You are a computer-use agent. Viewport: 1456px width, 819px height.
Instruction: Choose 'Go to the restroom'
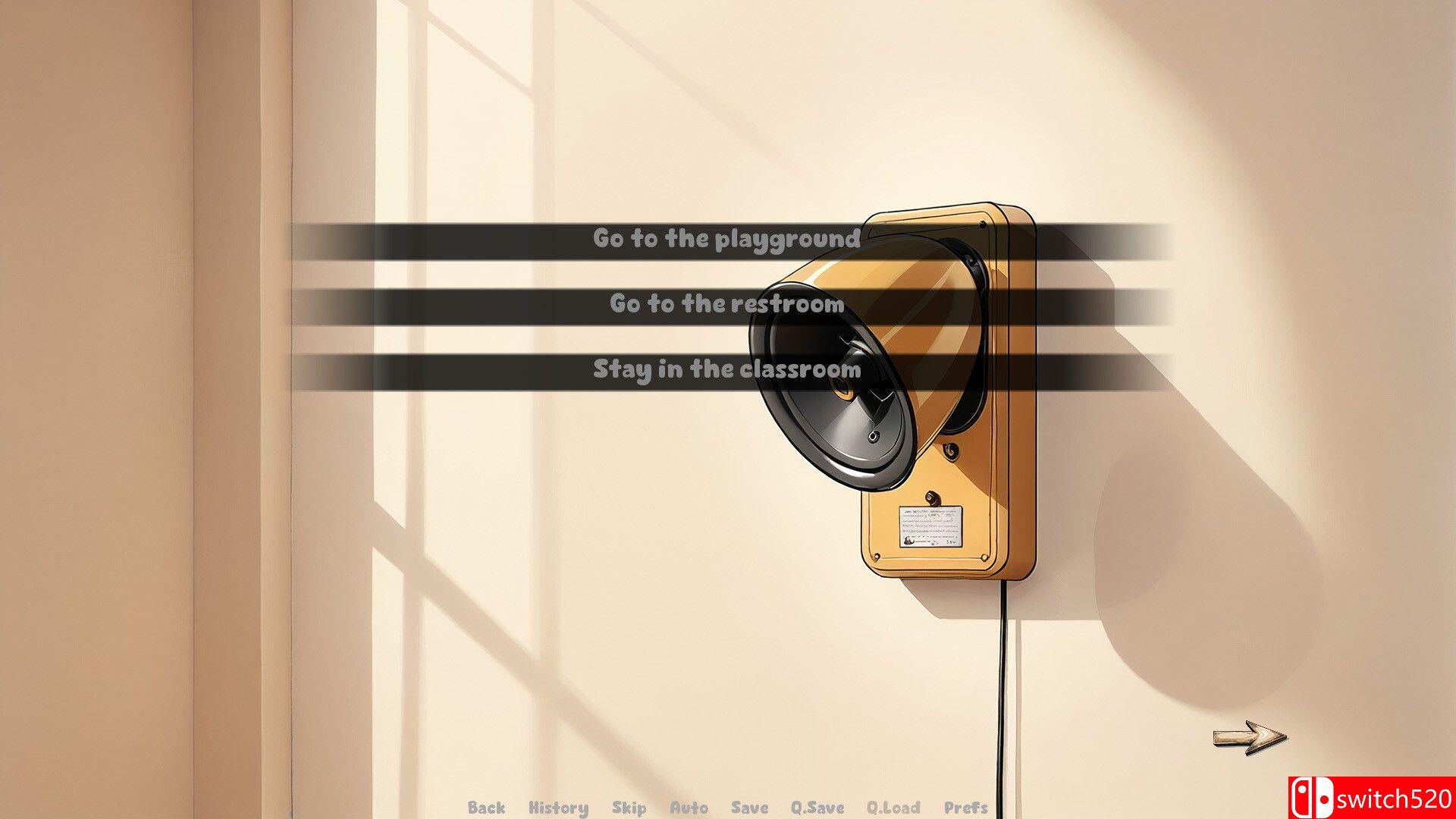[x=726, y=306]
